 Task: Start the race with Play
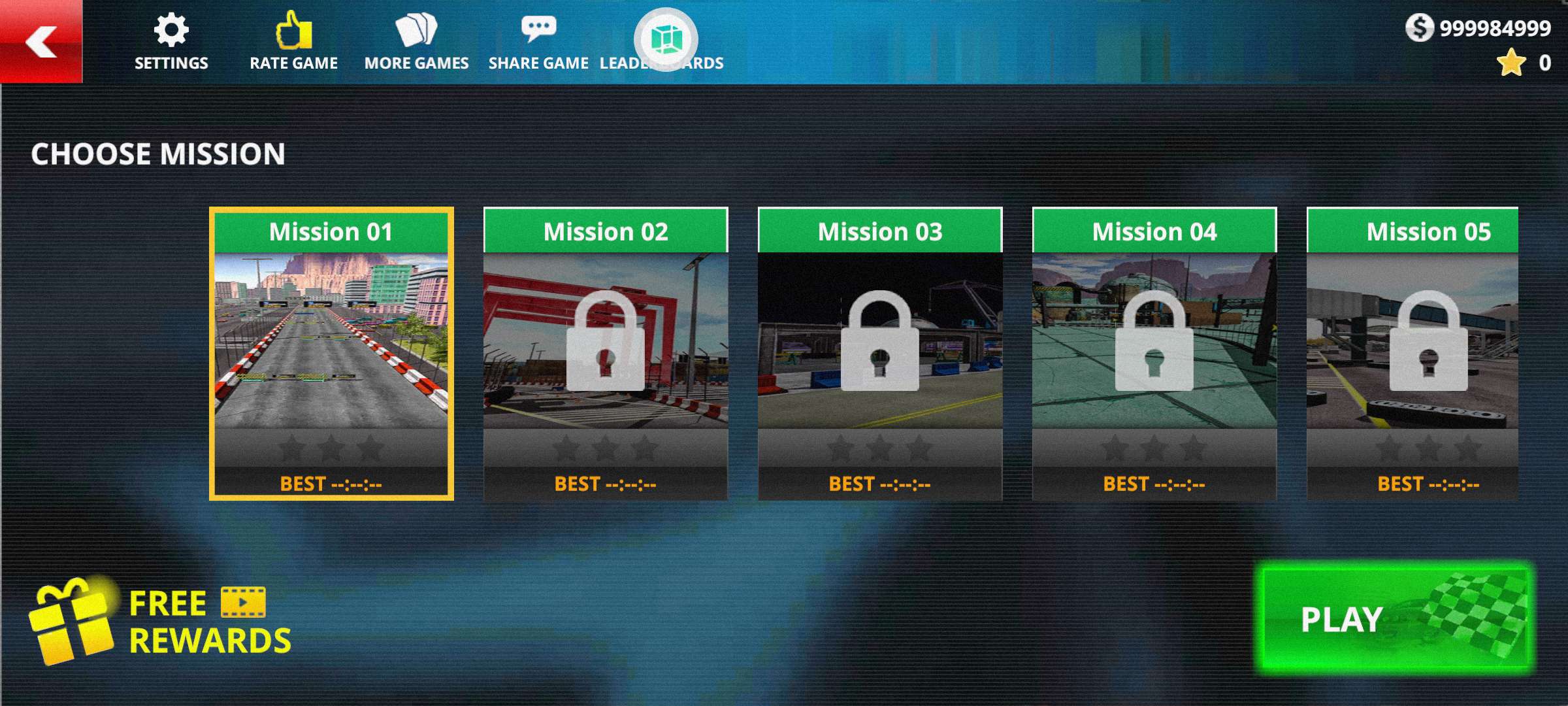(1392, 618)
